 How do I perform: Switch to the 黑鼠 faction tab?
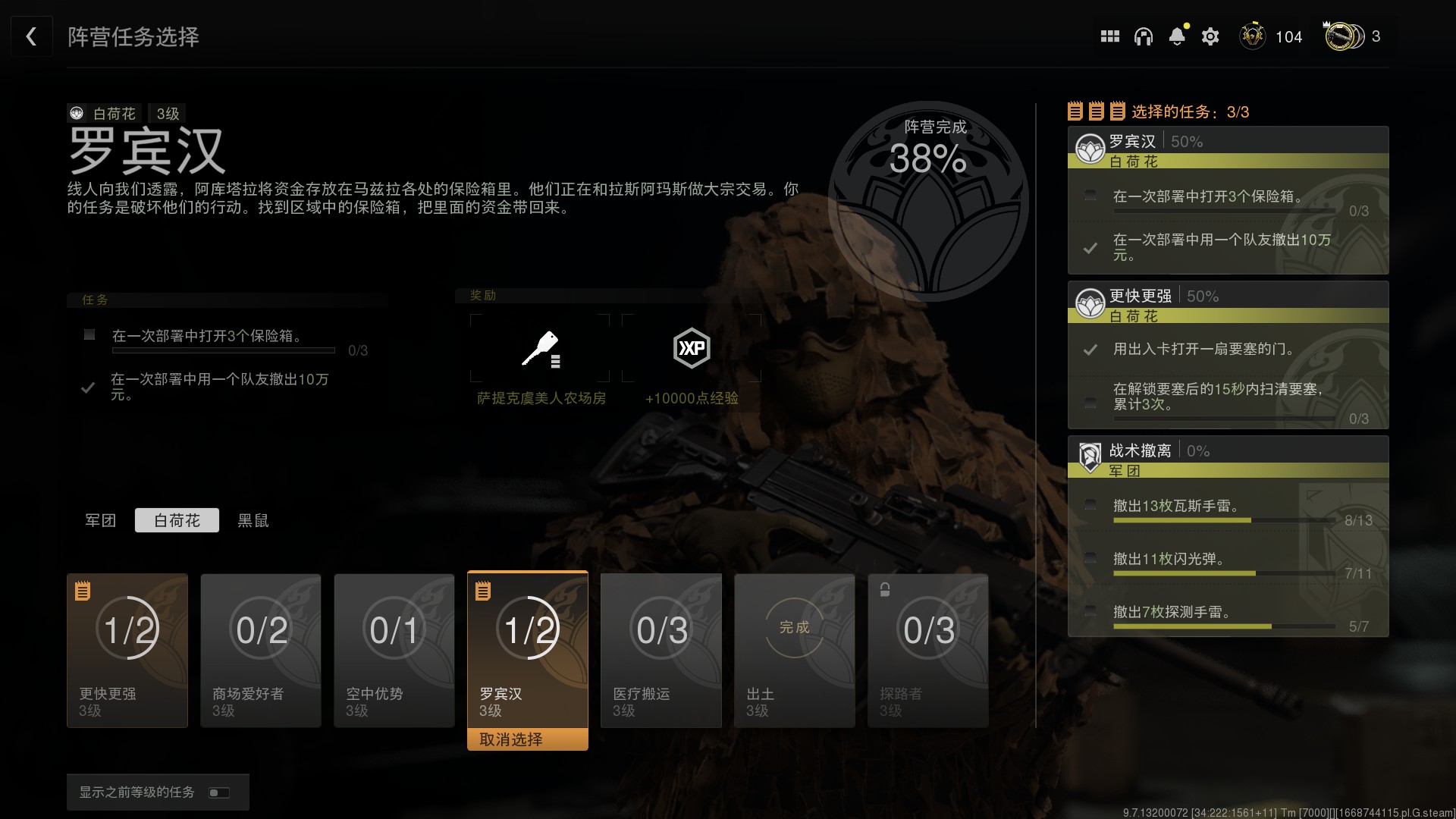coord(253,520)
